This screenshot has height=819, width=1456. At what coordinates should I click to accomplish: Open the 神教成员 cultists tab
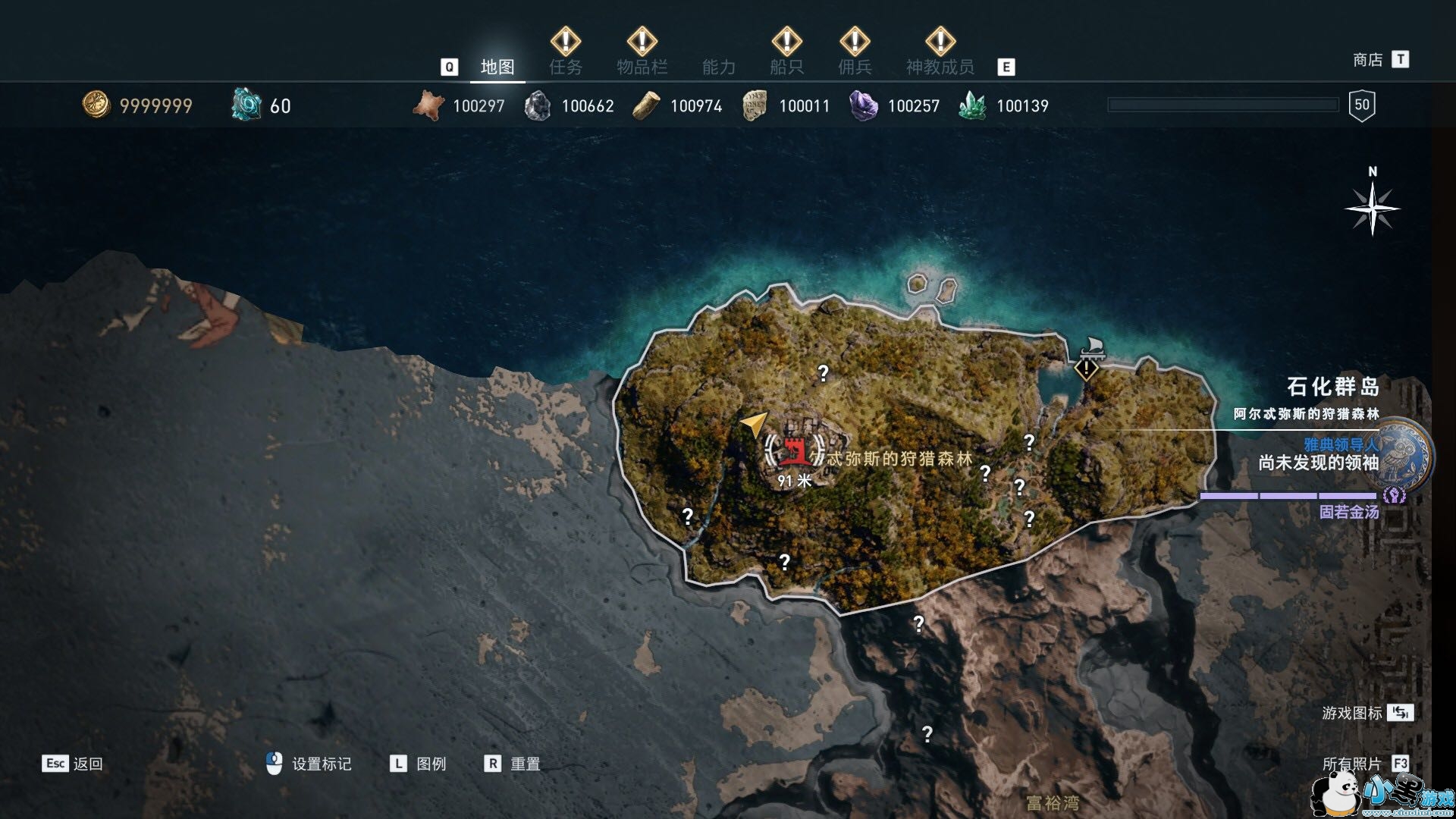click(x=940, y=67)
